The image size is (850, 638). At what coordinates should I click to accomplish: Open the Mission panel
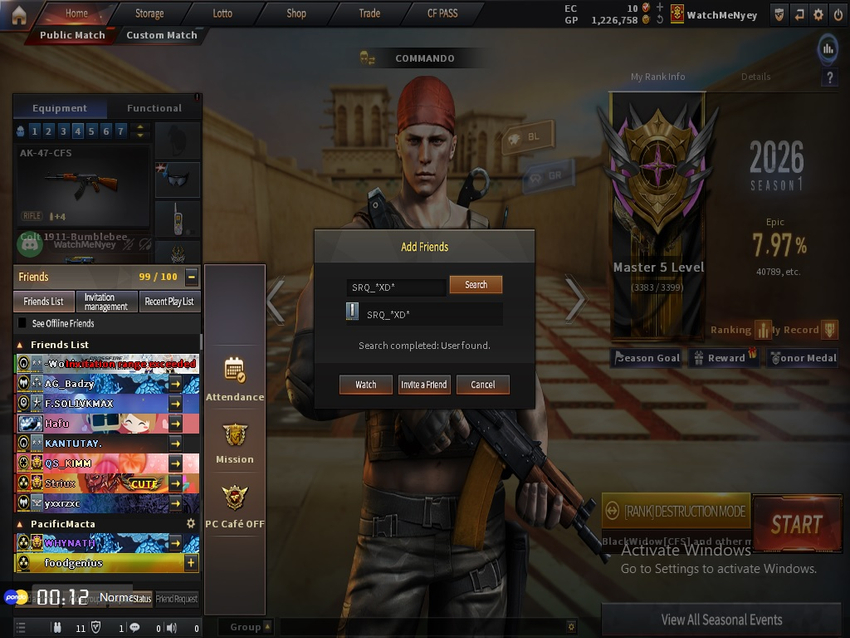235,442
